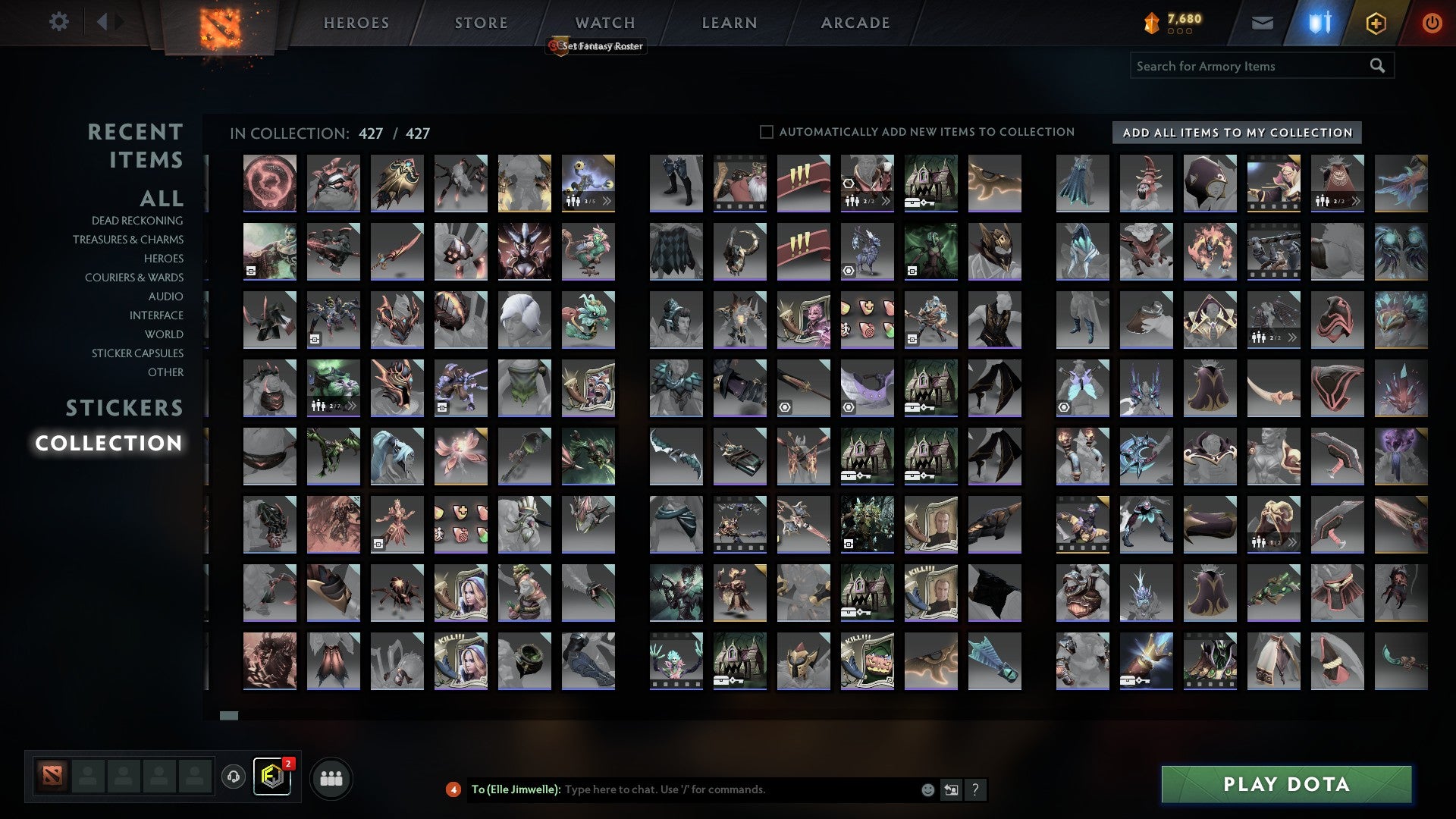Toggle the voice chat headset icon
Image resolution: width=1456 pixels, height=819 pixels.
pos(233,777)
